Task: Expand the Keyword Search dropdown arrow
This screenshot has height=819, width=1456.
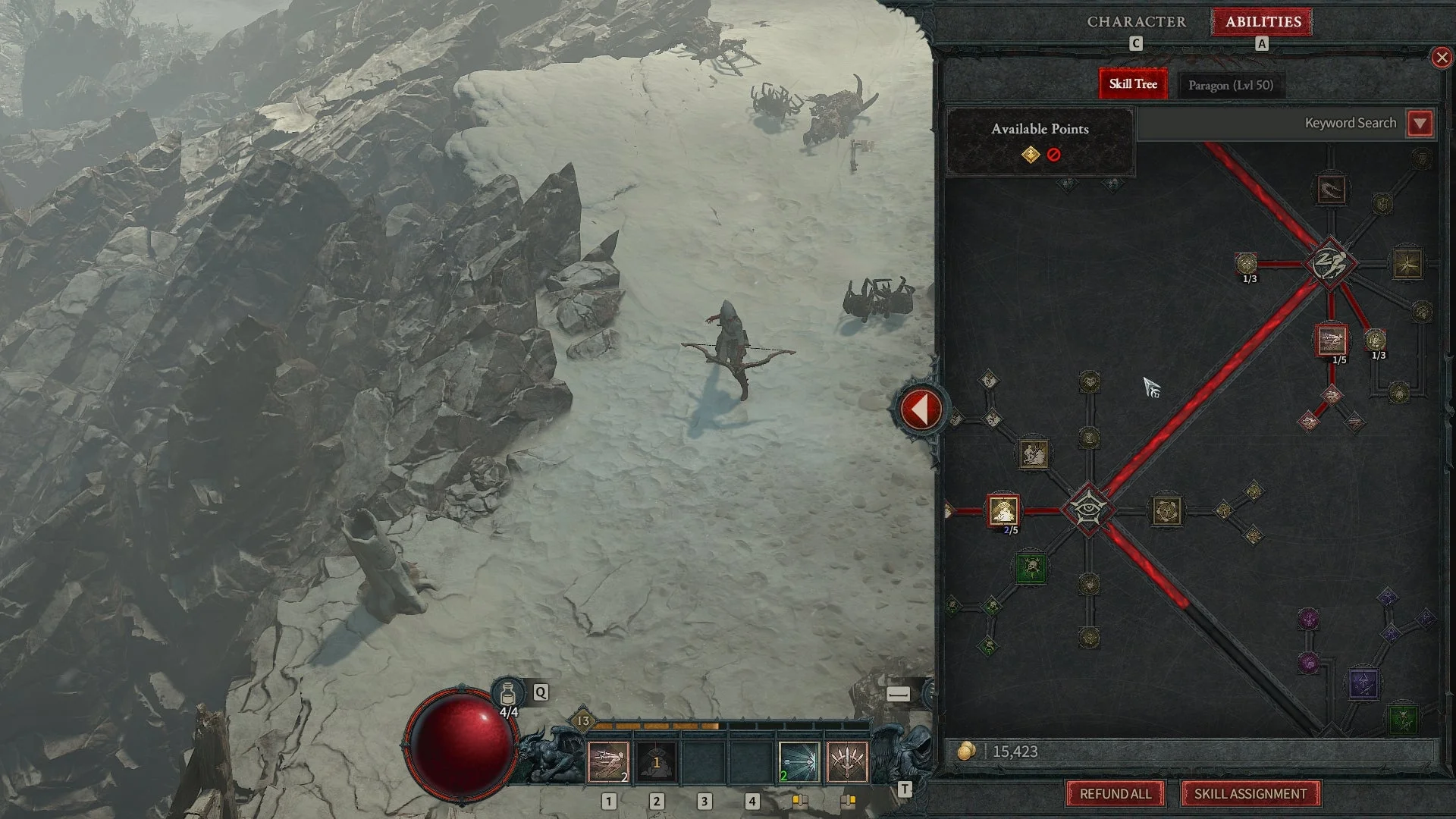Action: coord(1420,124)
